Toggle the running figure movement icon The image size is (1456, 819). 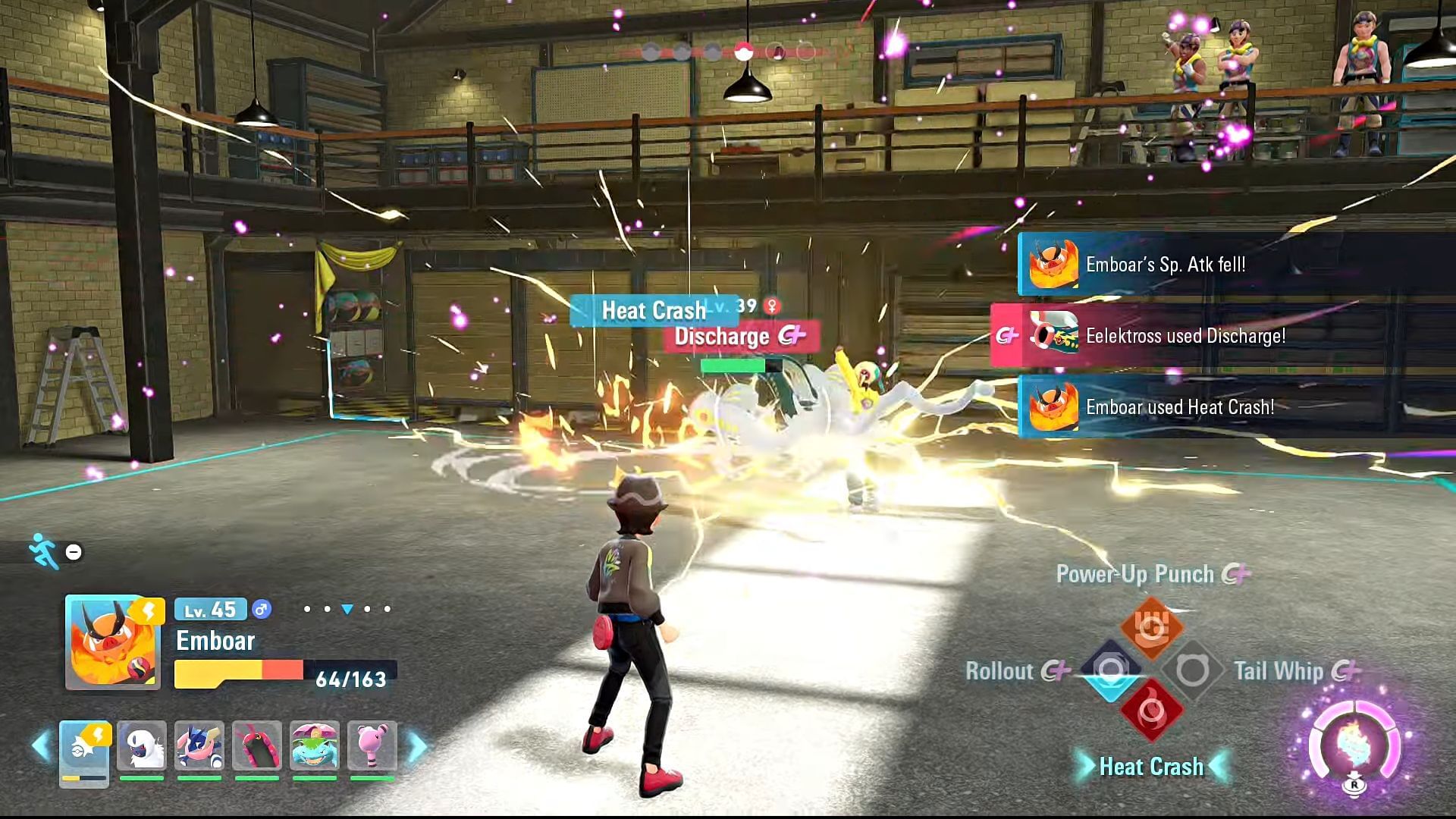[x=44, y=551]
